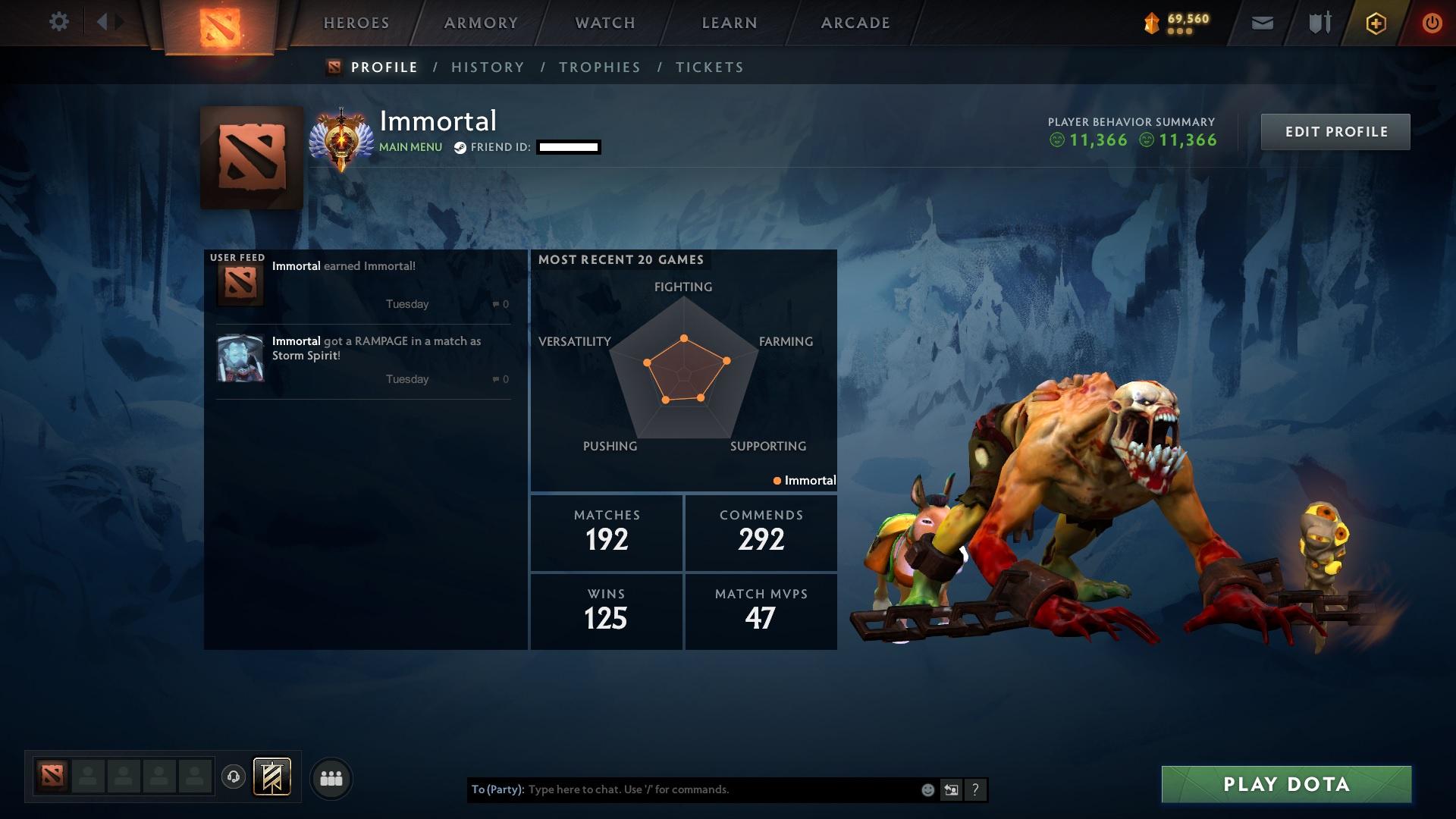The height and width of the screenshot is (819, 1456).
Task: Click the battle pass banner icon near party slots
Action: pos(271,777)
